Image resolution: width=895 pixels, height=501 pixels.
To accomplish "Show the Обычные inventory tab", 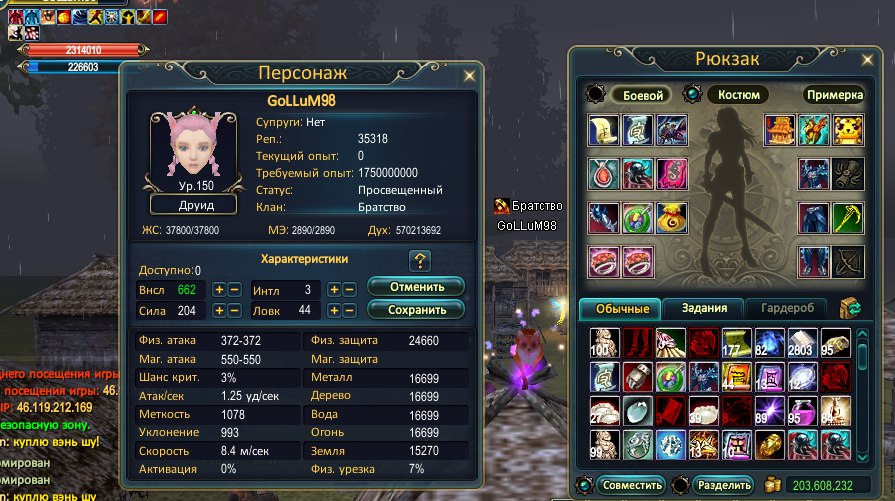I will tap(621, 308).
